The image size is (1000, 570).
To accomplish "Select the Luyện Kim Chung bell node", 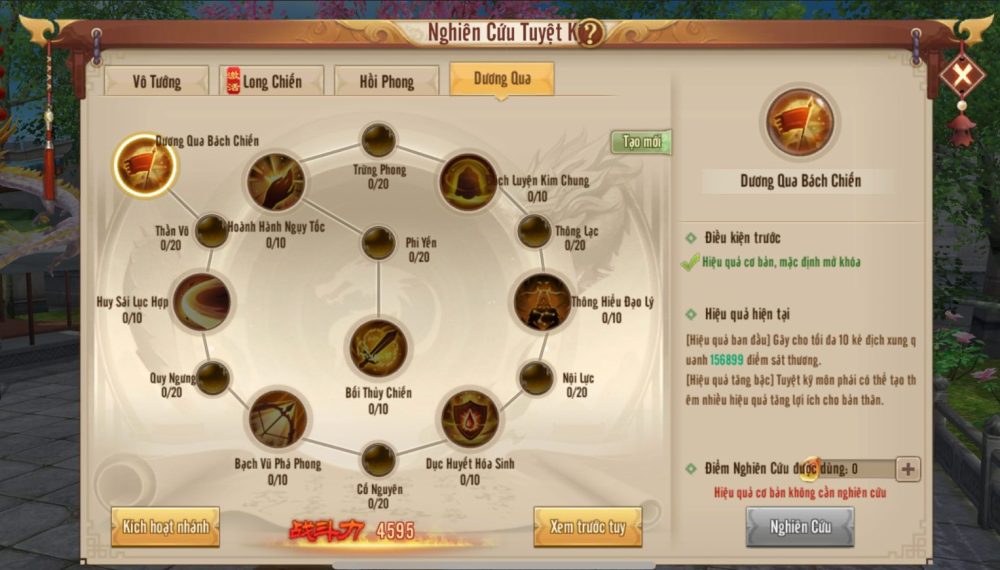I will click(468, 182).
